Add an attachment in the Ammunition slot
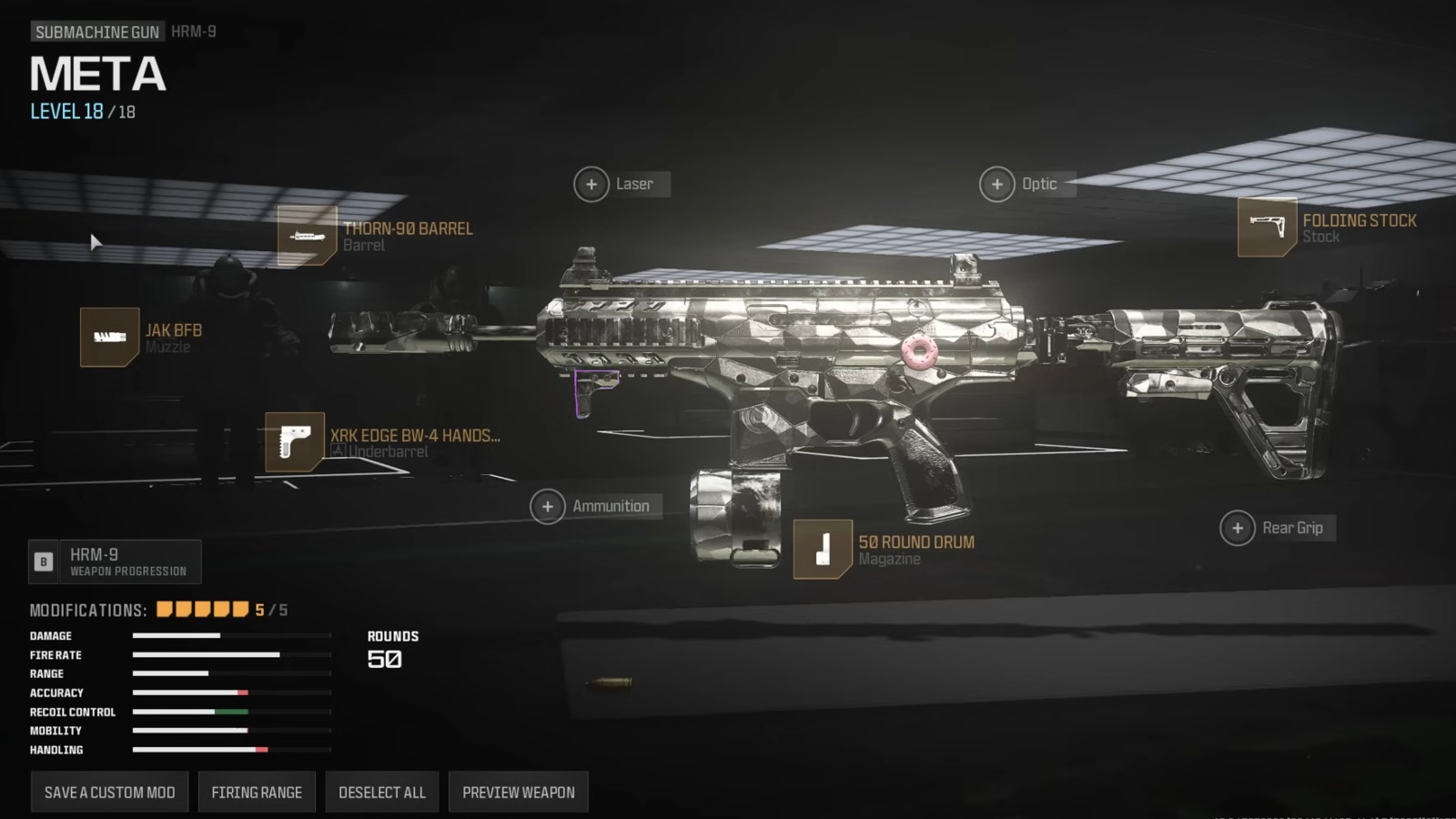Image resolution: width=1456 pixels, height=819 pixels. [548, 506]
